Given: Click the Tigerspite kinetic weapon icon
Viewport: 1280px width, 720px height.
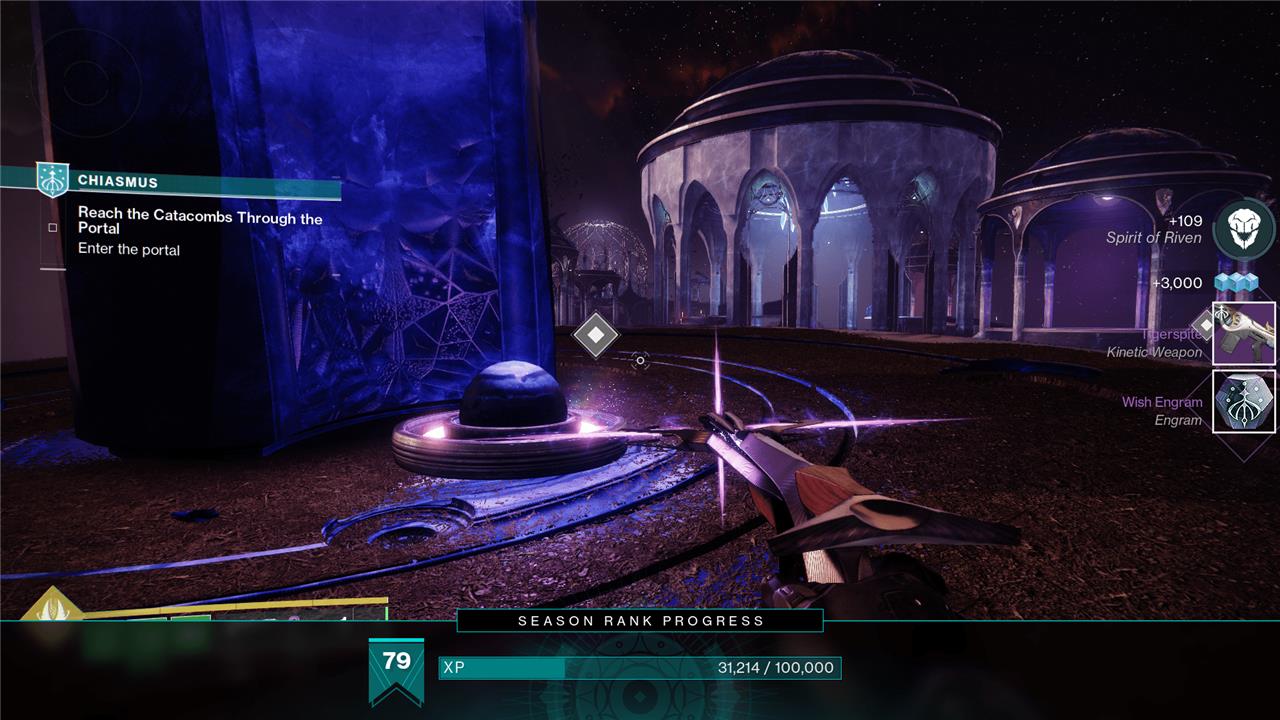Looking at the screenshot, I should (1243, 333).
